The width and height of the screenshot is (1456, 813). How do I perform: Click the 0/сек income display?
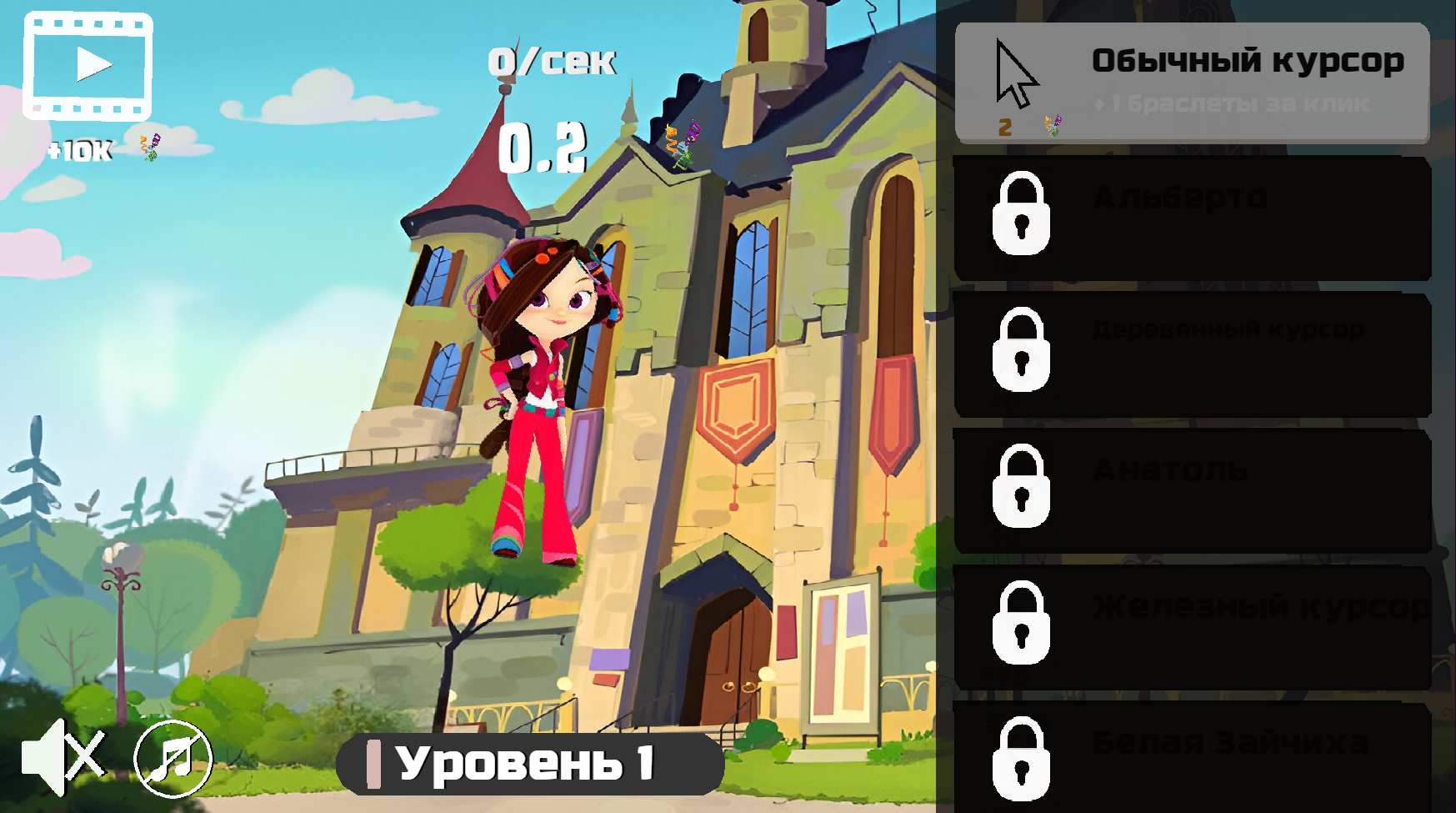552,61
